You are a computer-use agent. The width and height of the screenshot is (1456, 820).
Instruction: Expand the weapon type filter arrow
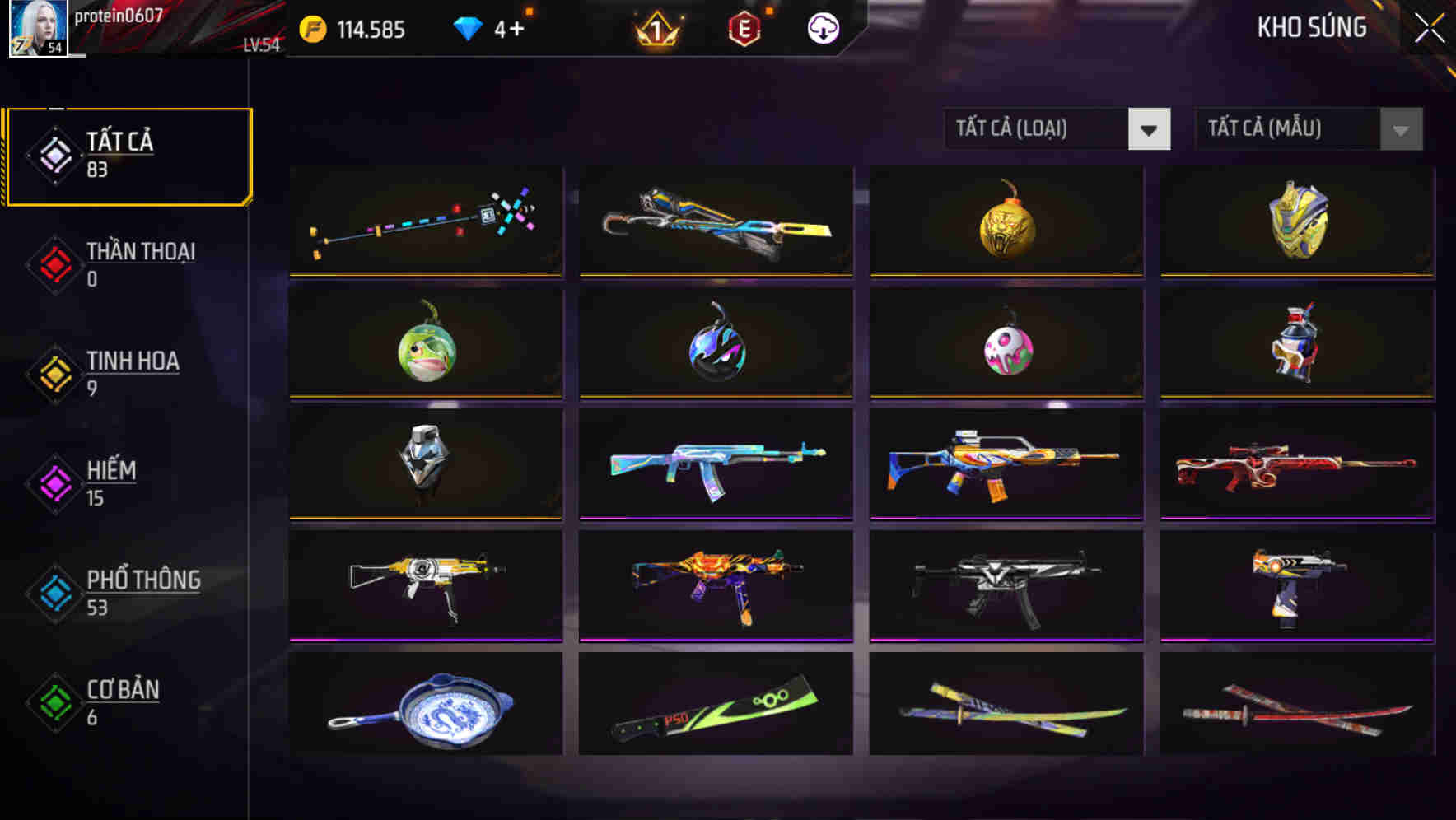coord(1150,129)
